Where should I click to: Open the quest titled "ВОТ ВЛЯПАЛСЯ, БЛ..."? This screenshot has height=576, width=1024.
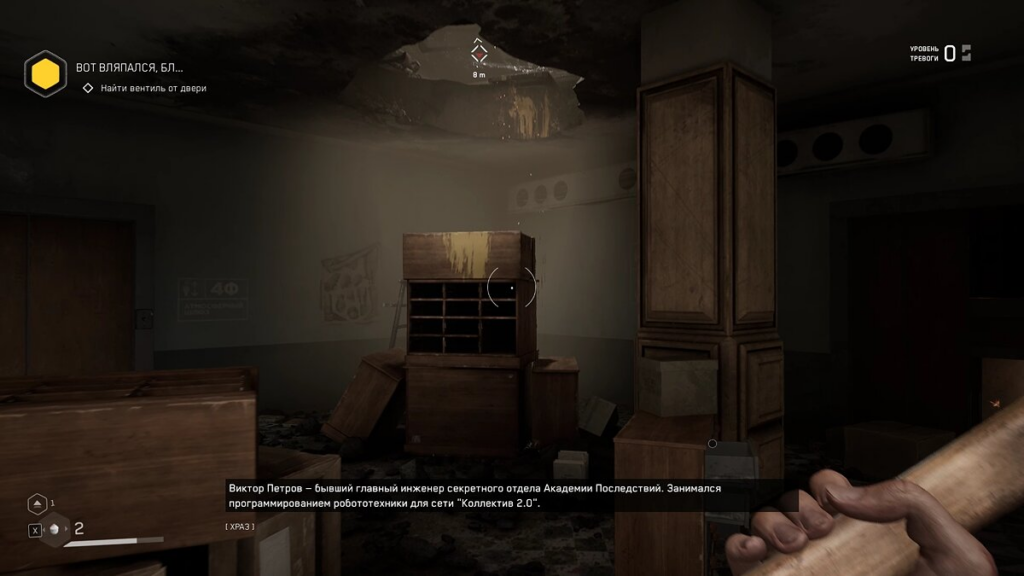[130, 68]
